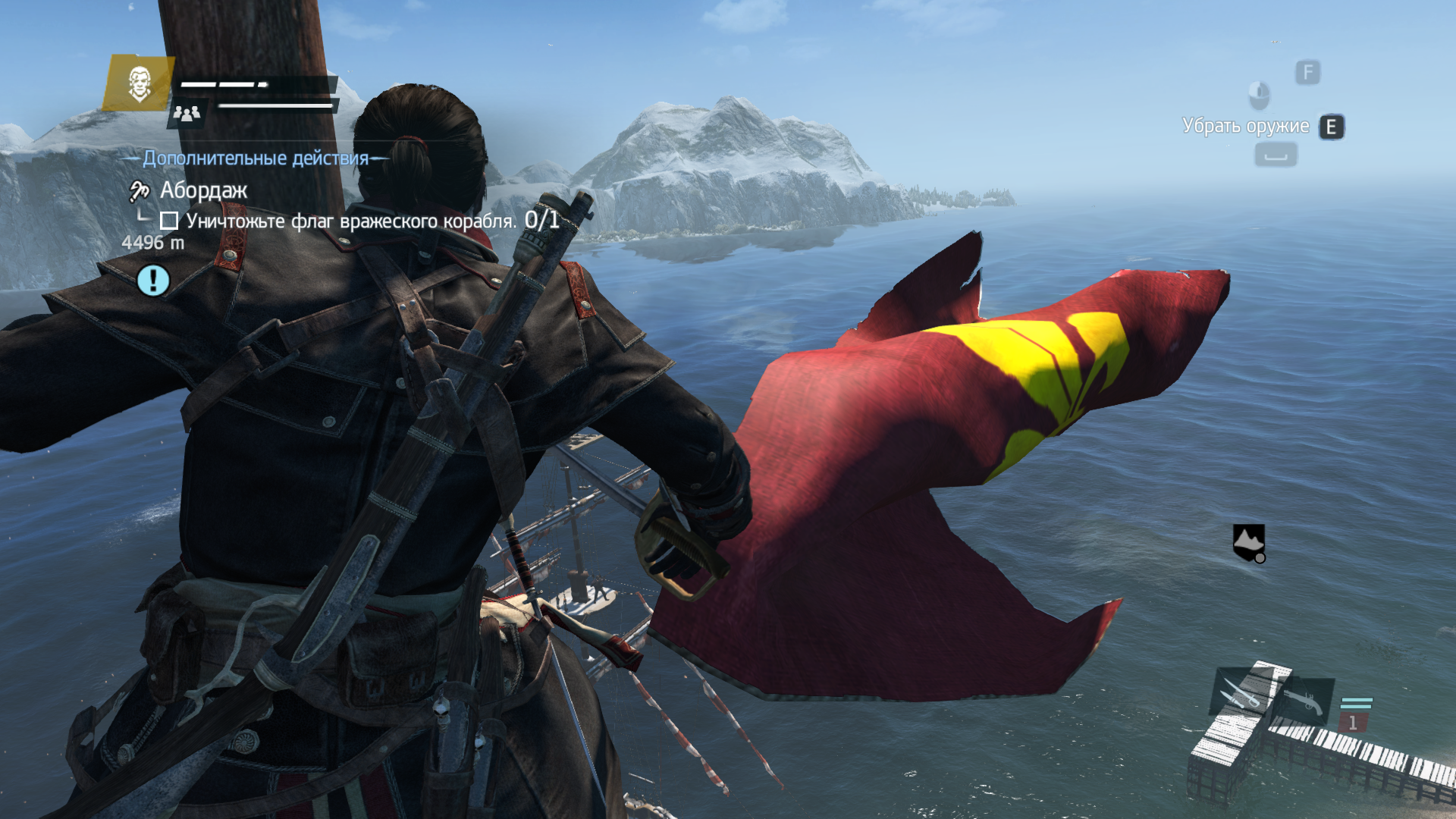Click the blue exclamation mark objective marker
The width and height of the screenshot is (1456, 819).
pyautogui.click(x=153, y=281)
